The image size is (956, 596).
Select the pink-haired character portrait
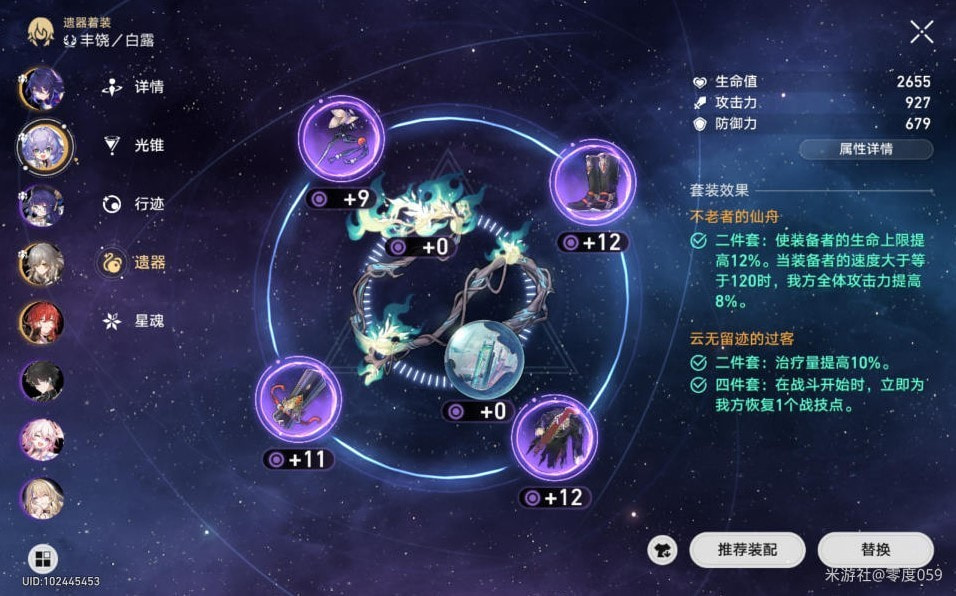pyautogui.click(x=42, y=439)
